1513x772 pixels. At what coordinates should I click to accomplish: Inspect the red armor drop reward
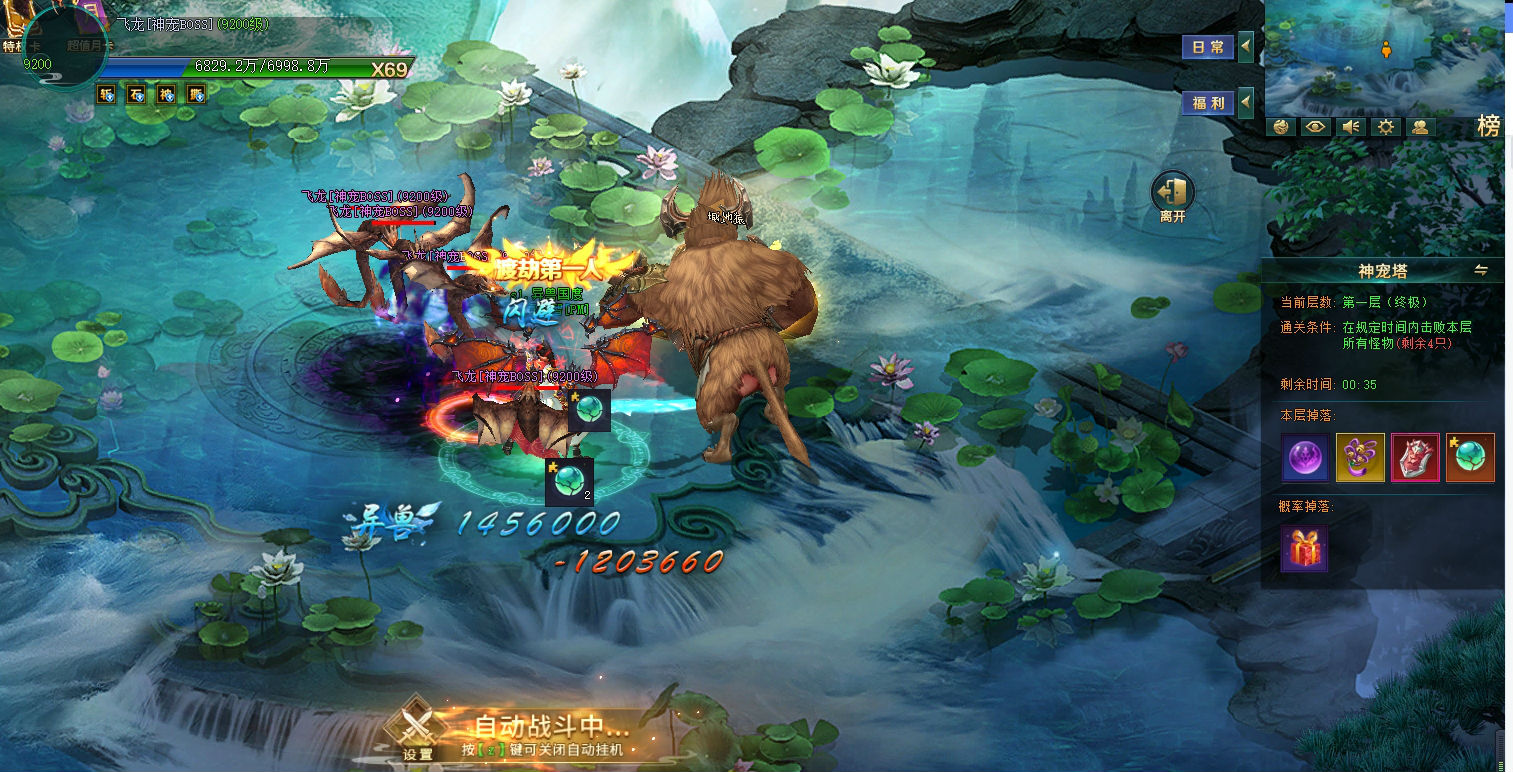coord(1415,458)
